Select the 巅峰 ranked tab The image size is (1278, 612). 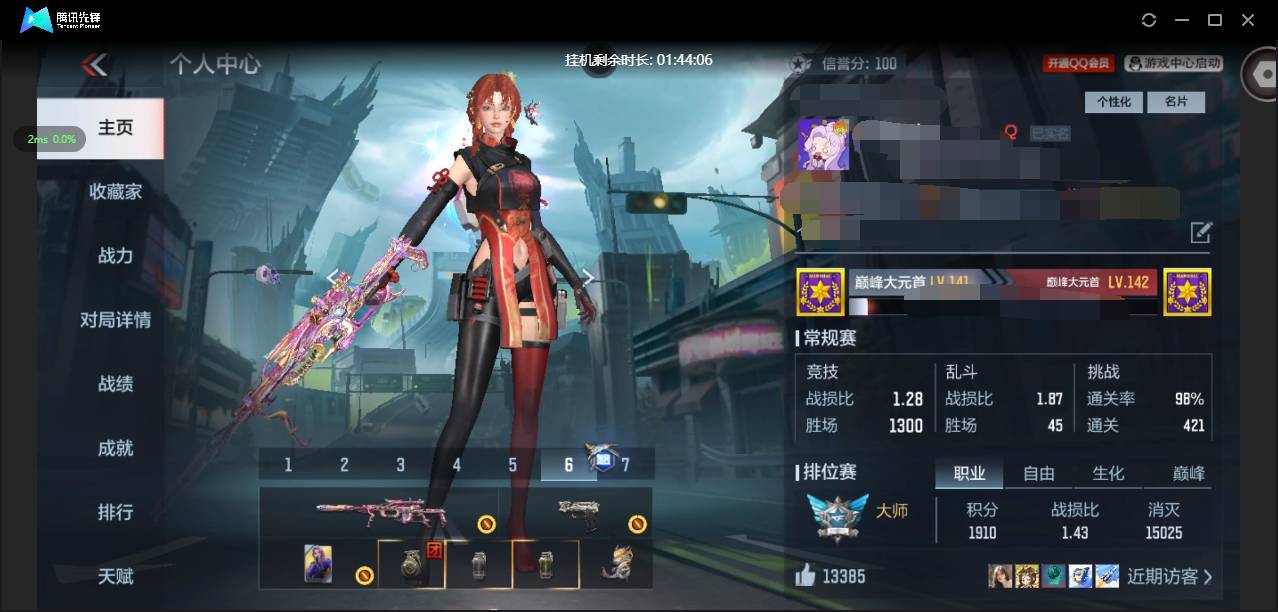pos(1188,474)
